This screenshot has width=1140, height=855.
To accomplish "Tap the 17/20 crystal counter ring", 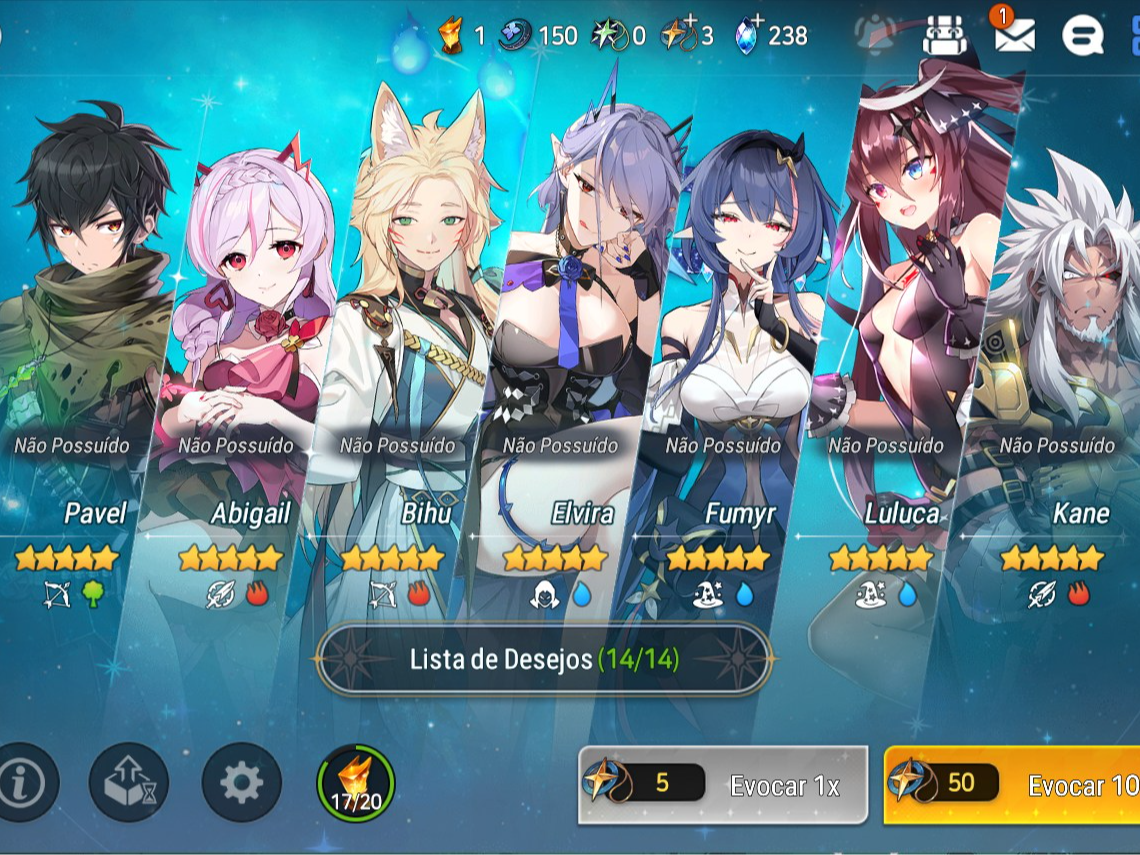I will click(x=356, y=782).
